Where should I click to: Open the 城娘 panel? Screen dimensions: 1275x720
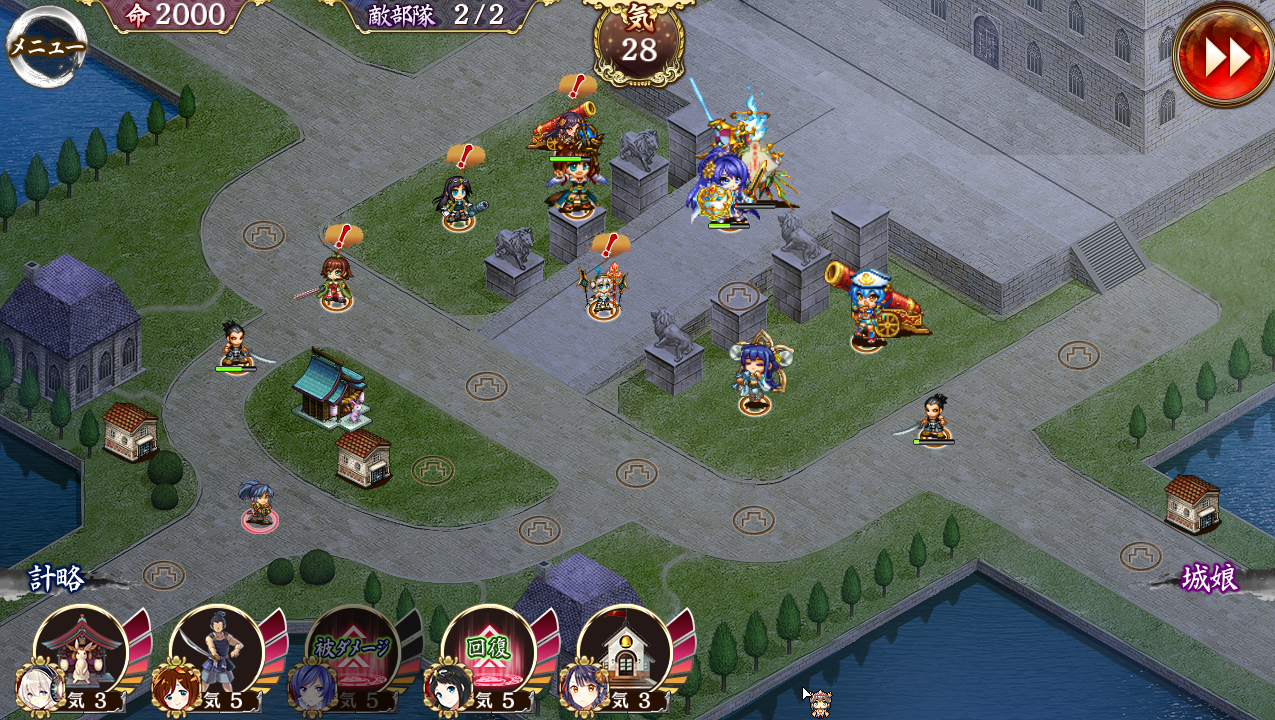(1209, 578)
